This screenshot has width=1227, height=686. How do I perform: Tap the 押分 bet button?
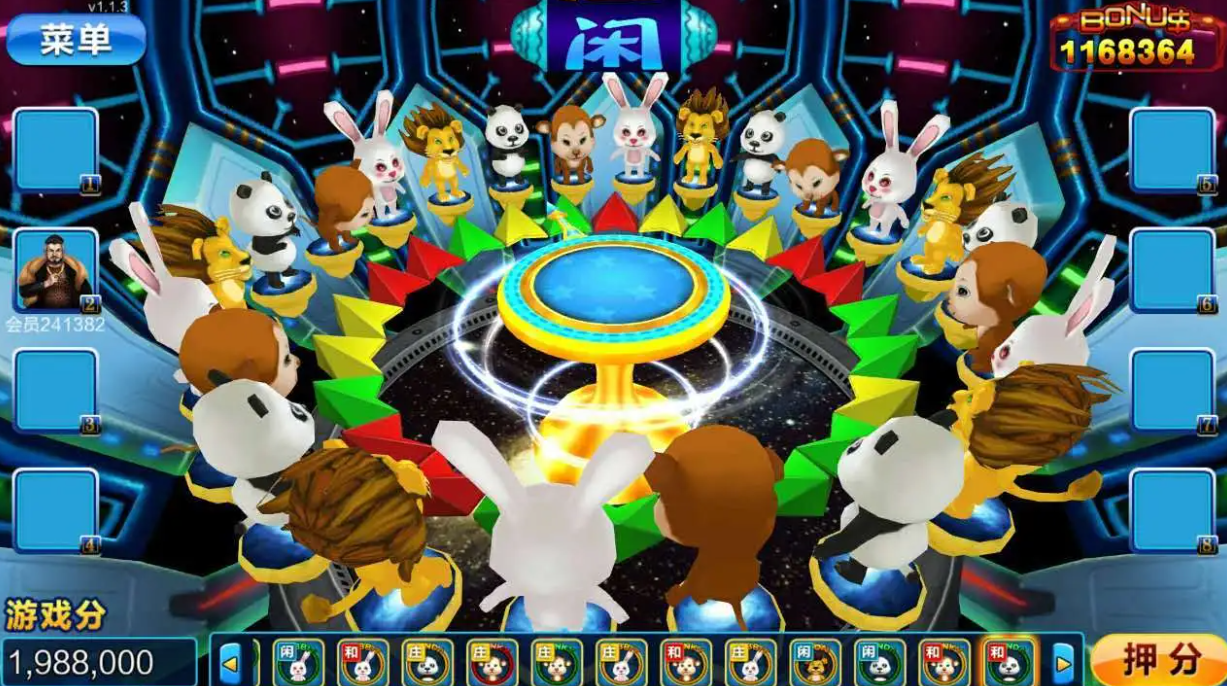pyautogui.click(x=1160, y=660)
